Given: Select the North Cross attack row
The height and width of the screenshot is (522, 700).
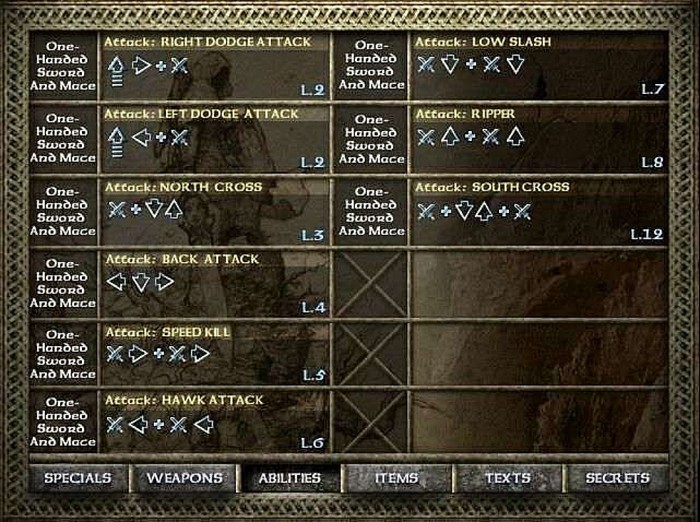Looking at the screenshot, I should tap(215, 210).
